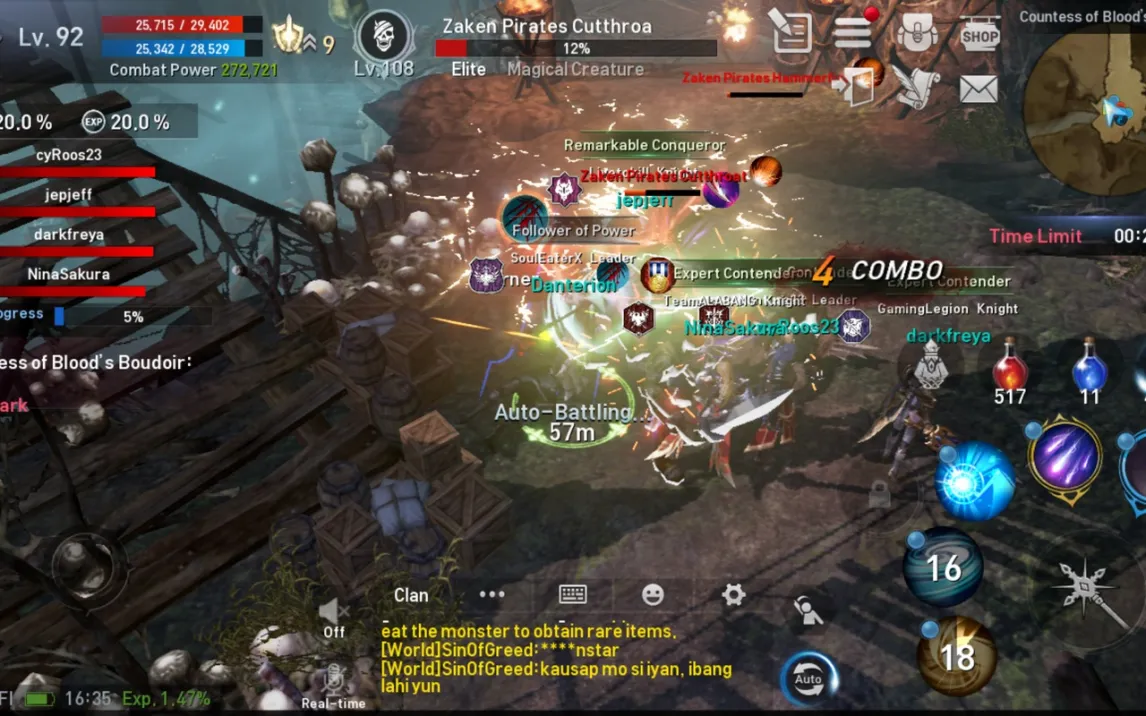Open the chat keyboard input
This screenshot has height=716, width=1146.
pyautogui.click(x=573, y=594)
